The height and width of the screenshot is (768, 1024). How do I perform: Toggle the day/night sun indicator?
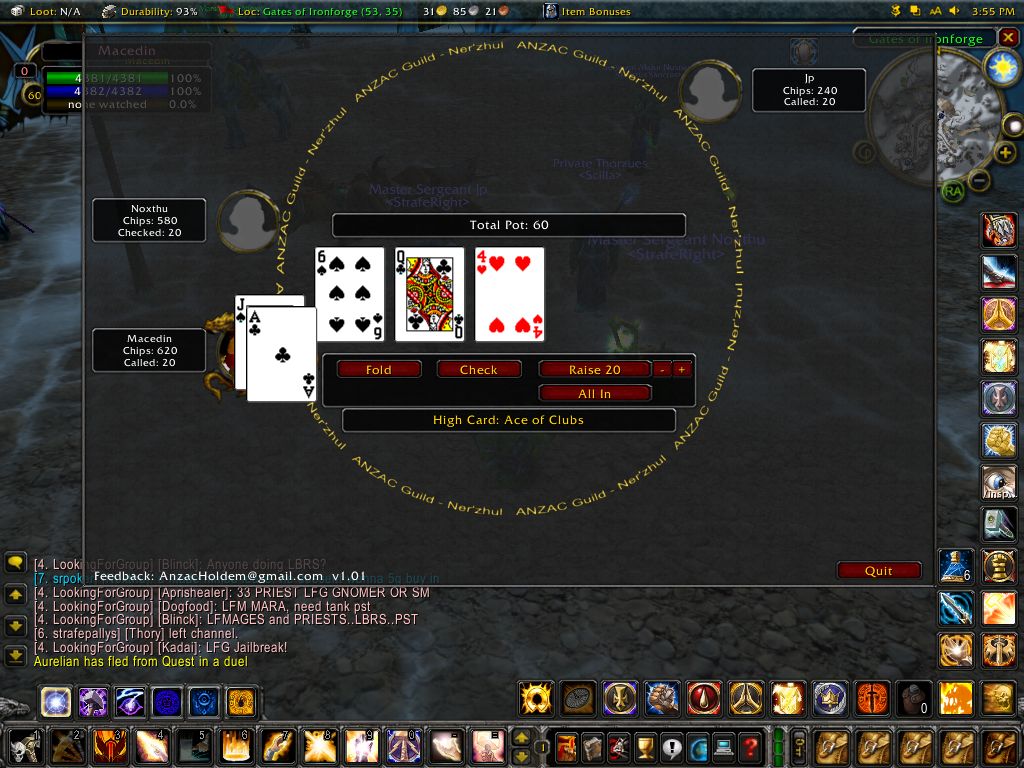(x=1000, y=67)
